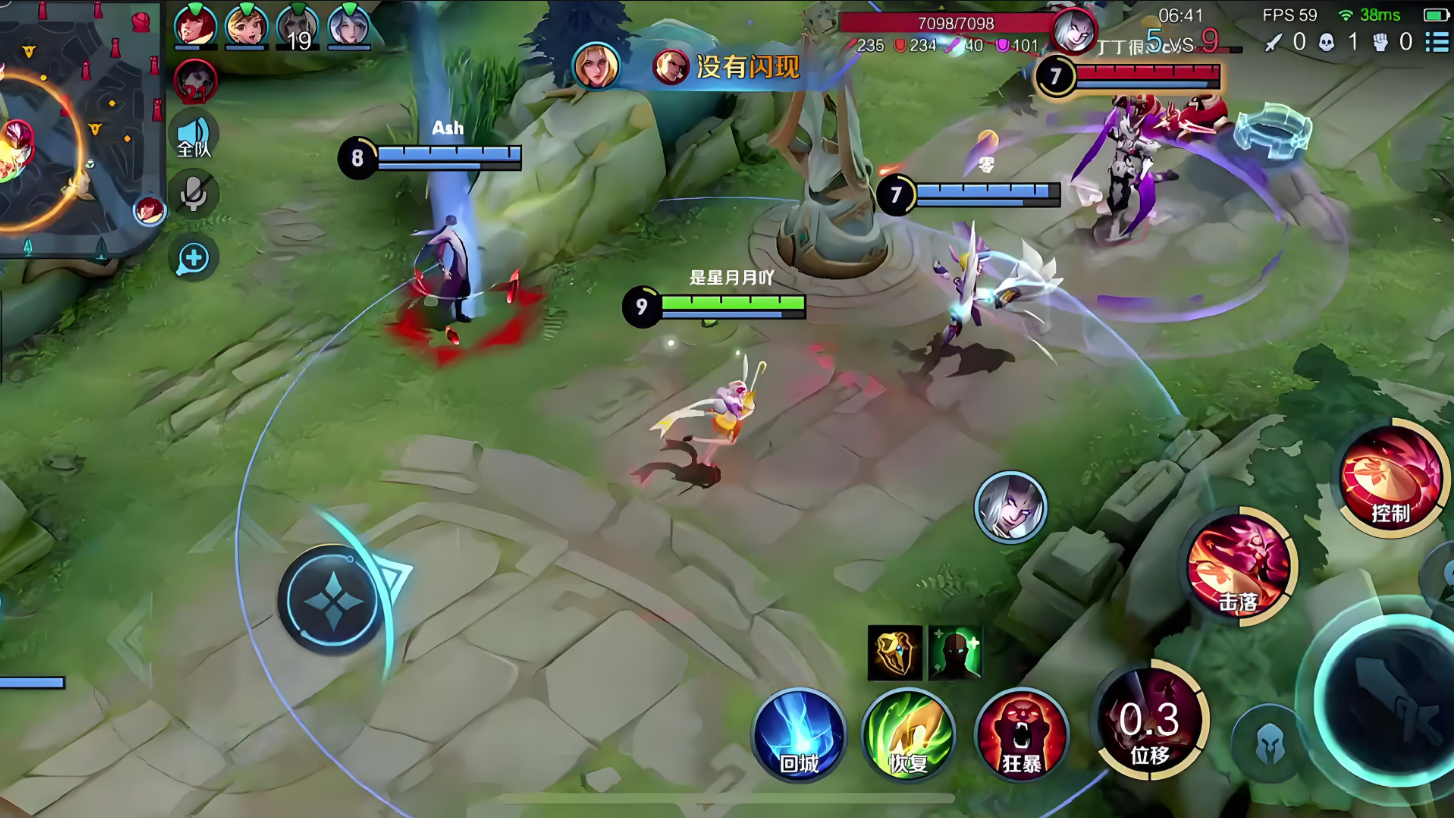This screenshot has width=1454, height=818.
Task: Select the blonde teammate portrait
Action: [246, 26]
